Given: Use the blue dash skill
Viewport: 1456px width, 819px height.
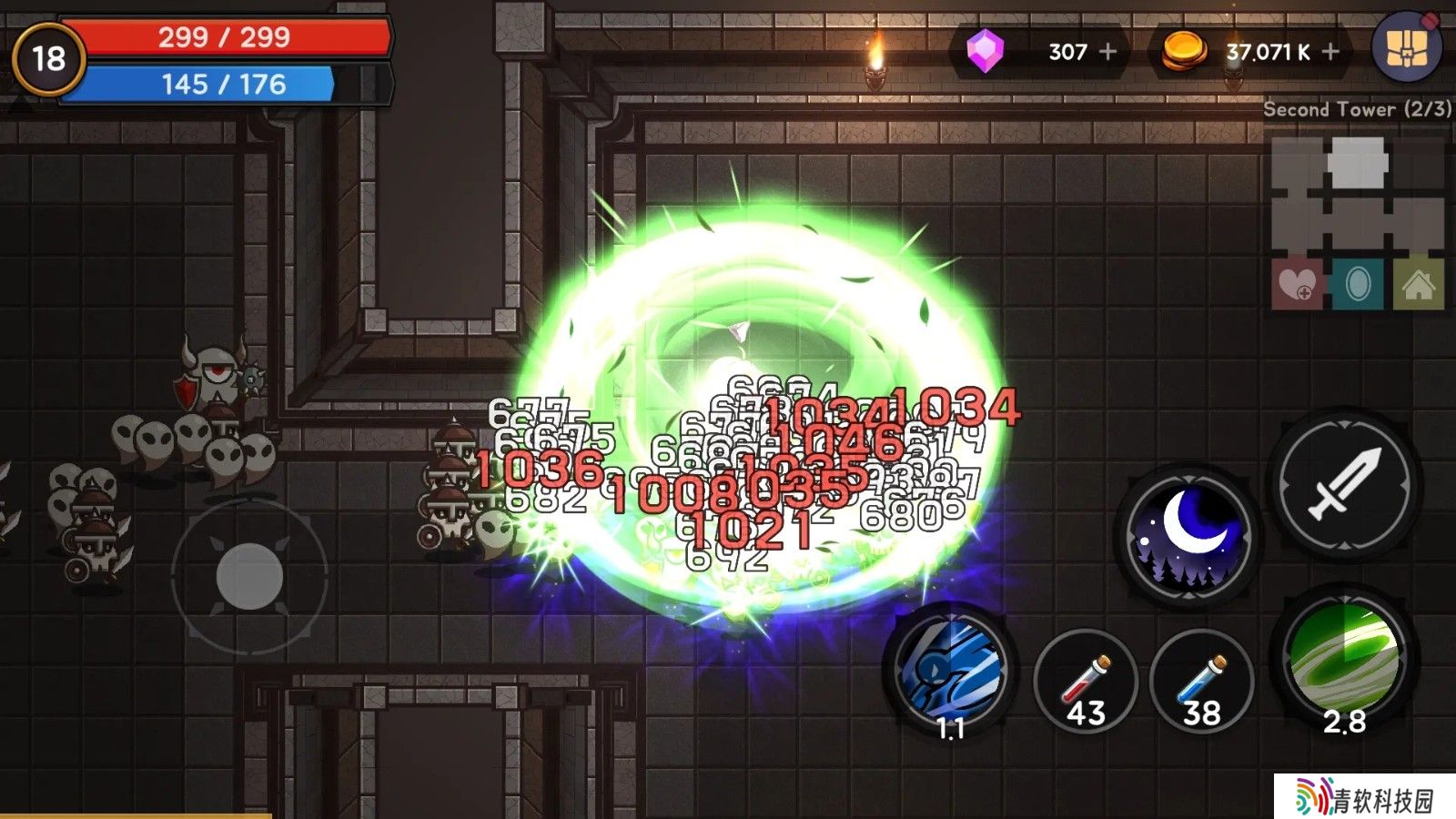Looking at the screenshot, I should 951,671.
